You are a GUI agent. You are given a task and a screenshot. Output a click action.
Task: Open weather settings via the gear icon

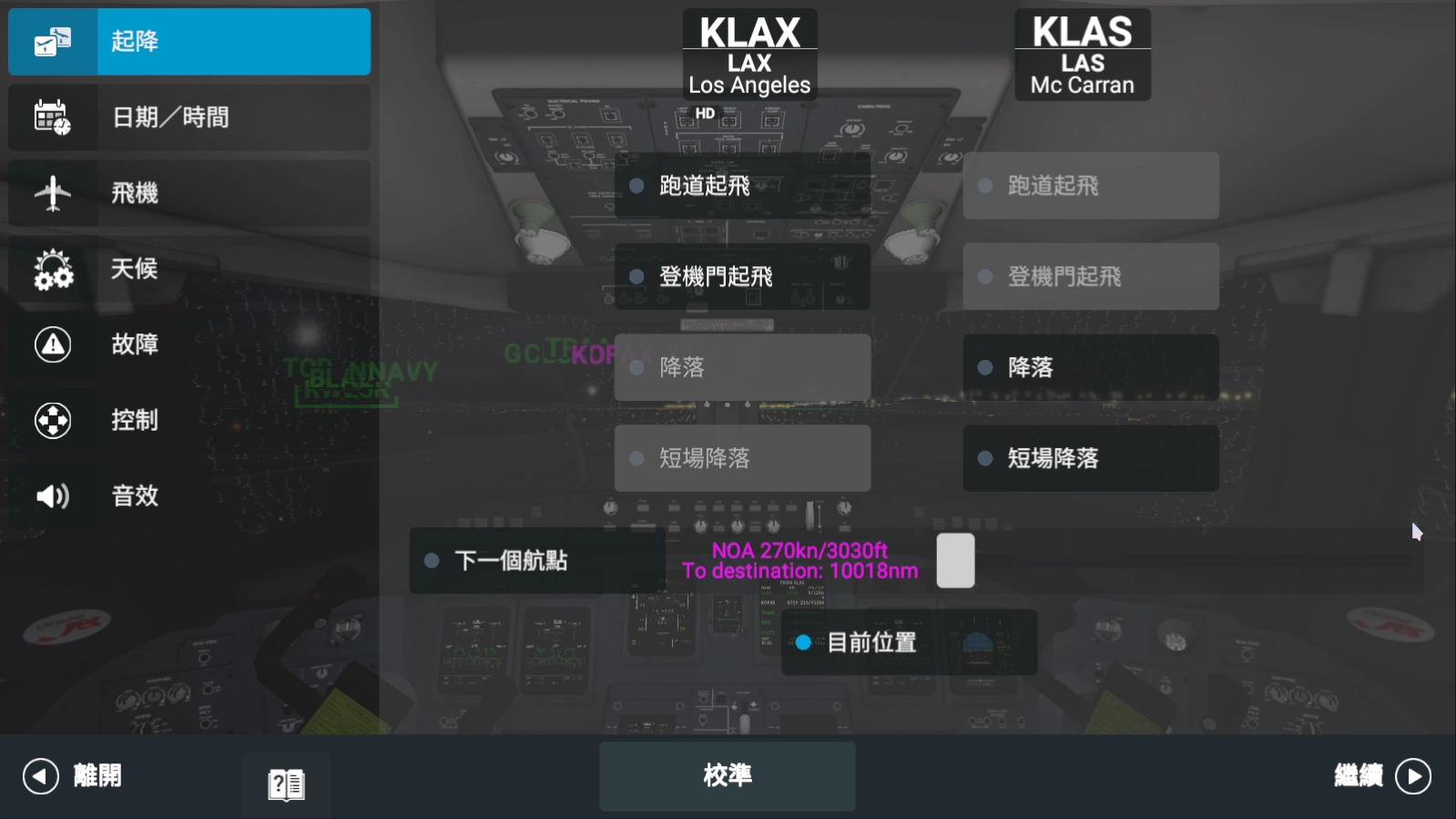coord(53,269)
